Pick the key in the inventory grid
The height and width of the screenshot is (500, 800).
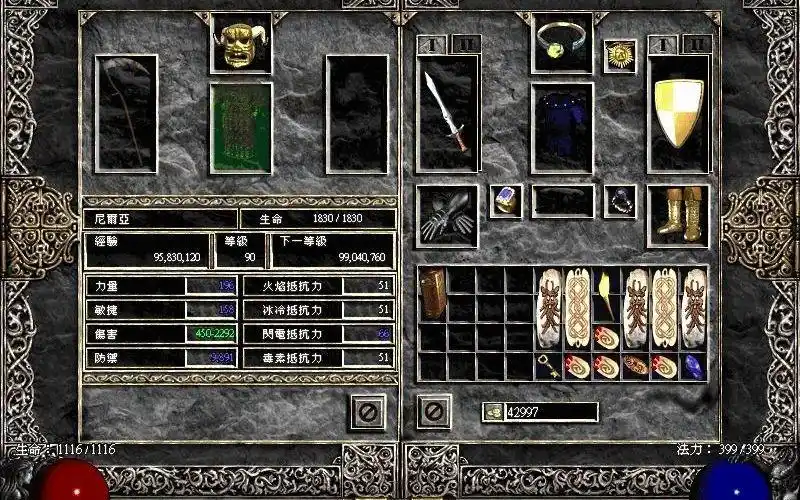[549, 366]
